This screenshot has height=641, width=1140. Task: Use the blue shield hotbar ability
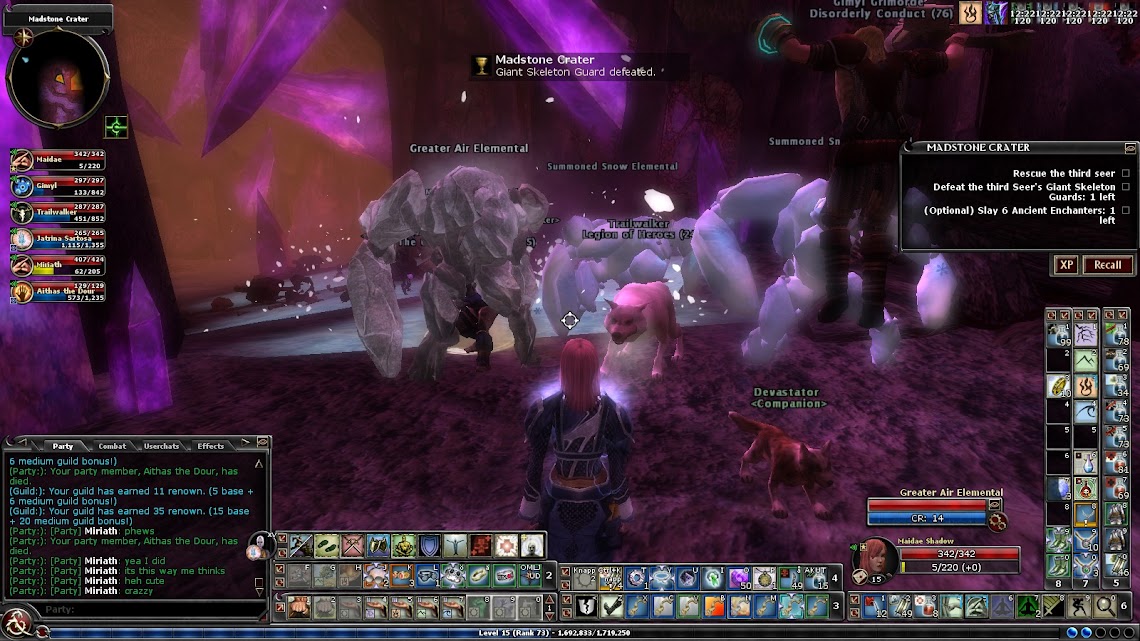pyautogui.click(x=429, y=546)
